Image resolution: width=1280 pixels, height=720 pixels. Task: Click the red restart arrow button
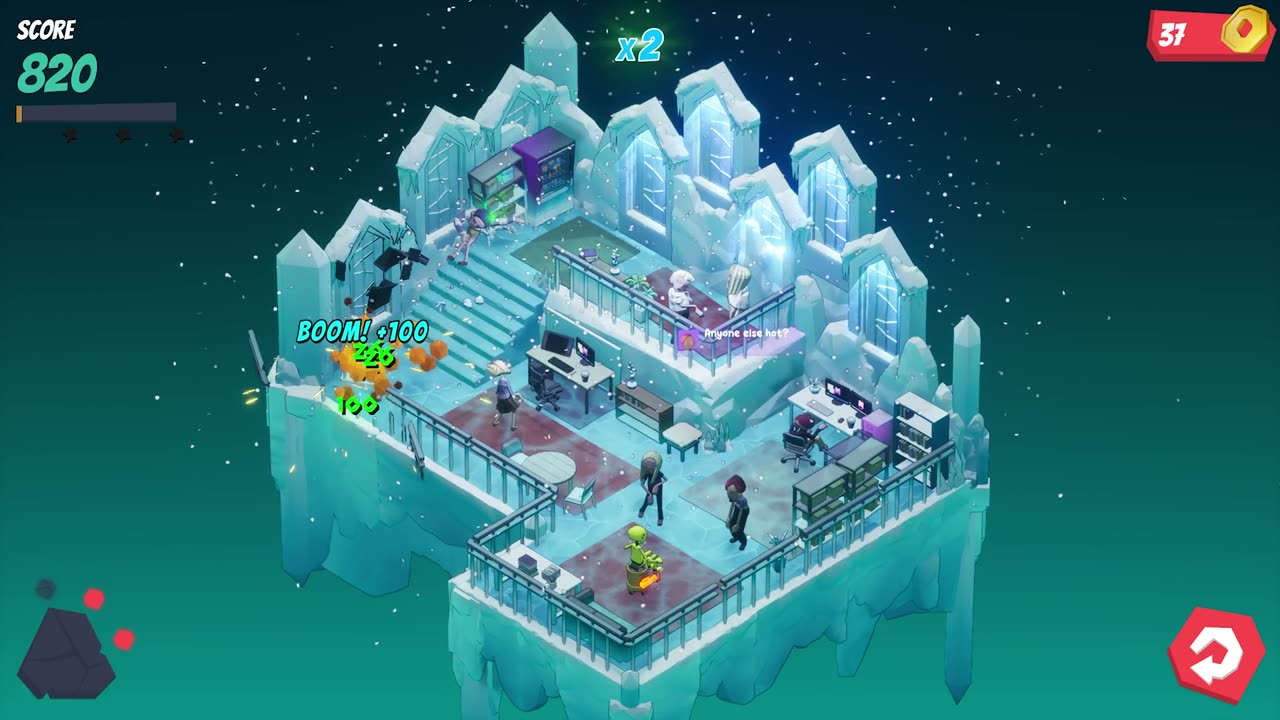tap(1216, 655)
